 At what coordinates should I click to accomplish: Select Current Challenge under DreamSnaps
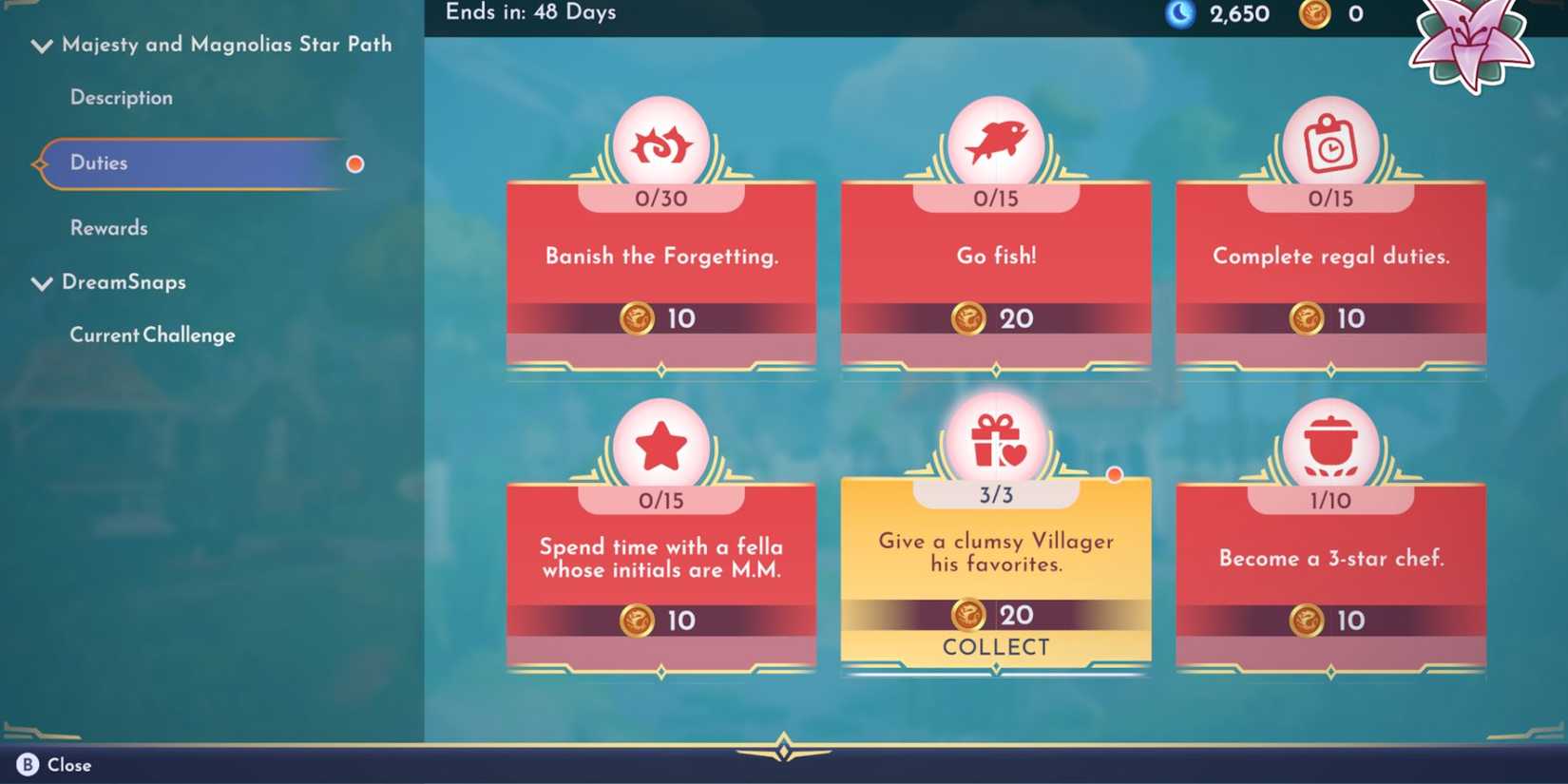pos(152,335)
